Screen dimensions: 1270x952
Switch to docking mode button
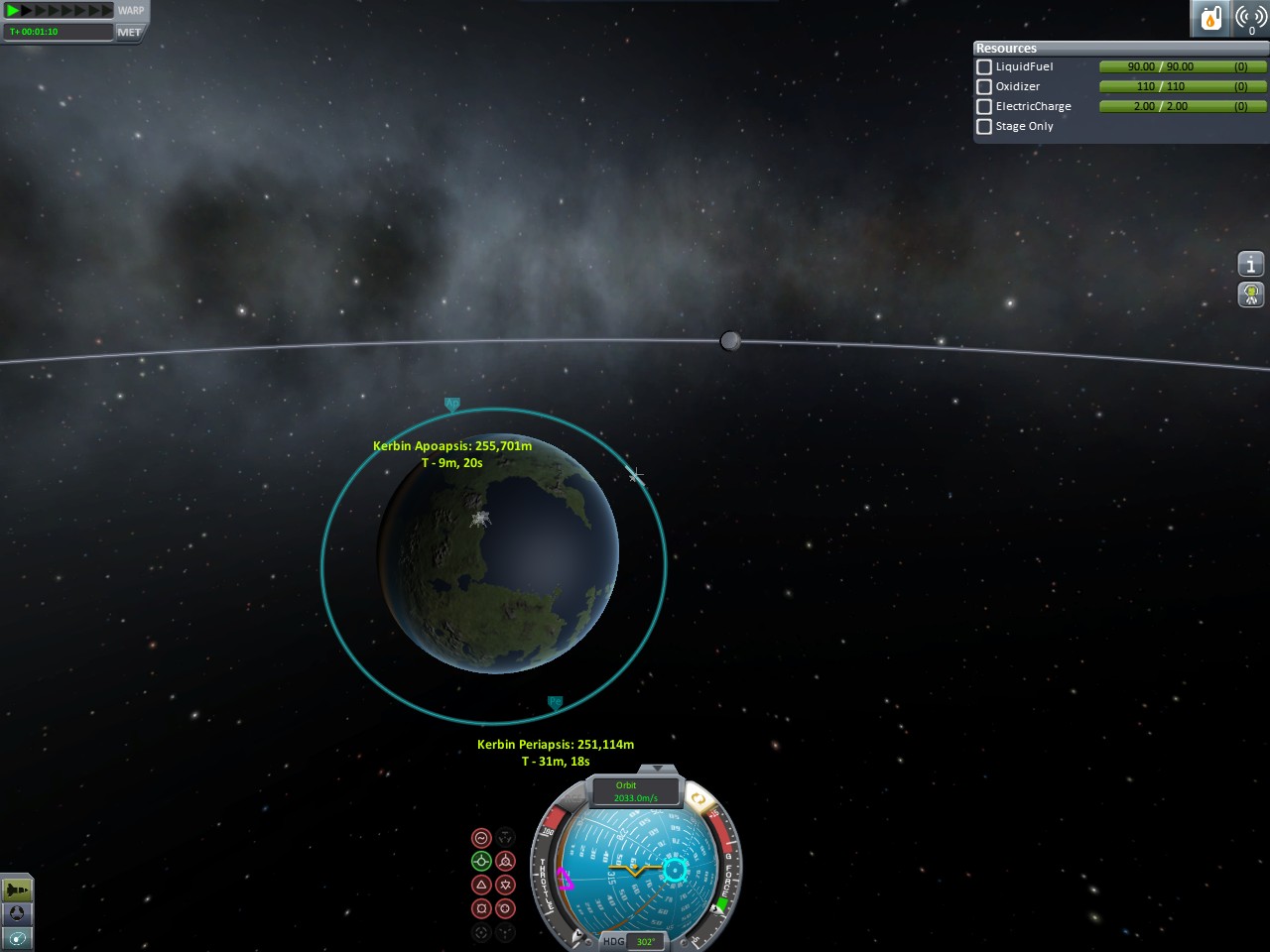17,913
